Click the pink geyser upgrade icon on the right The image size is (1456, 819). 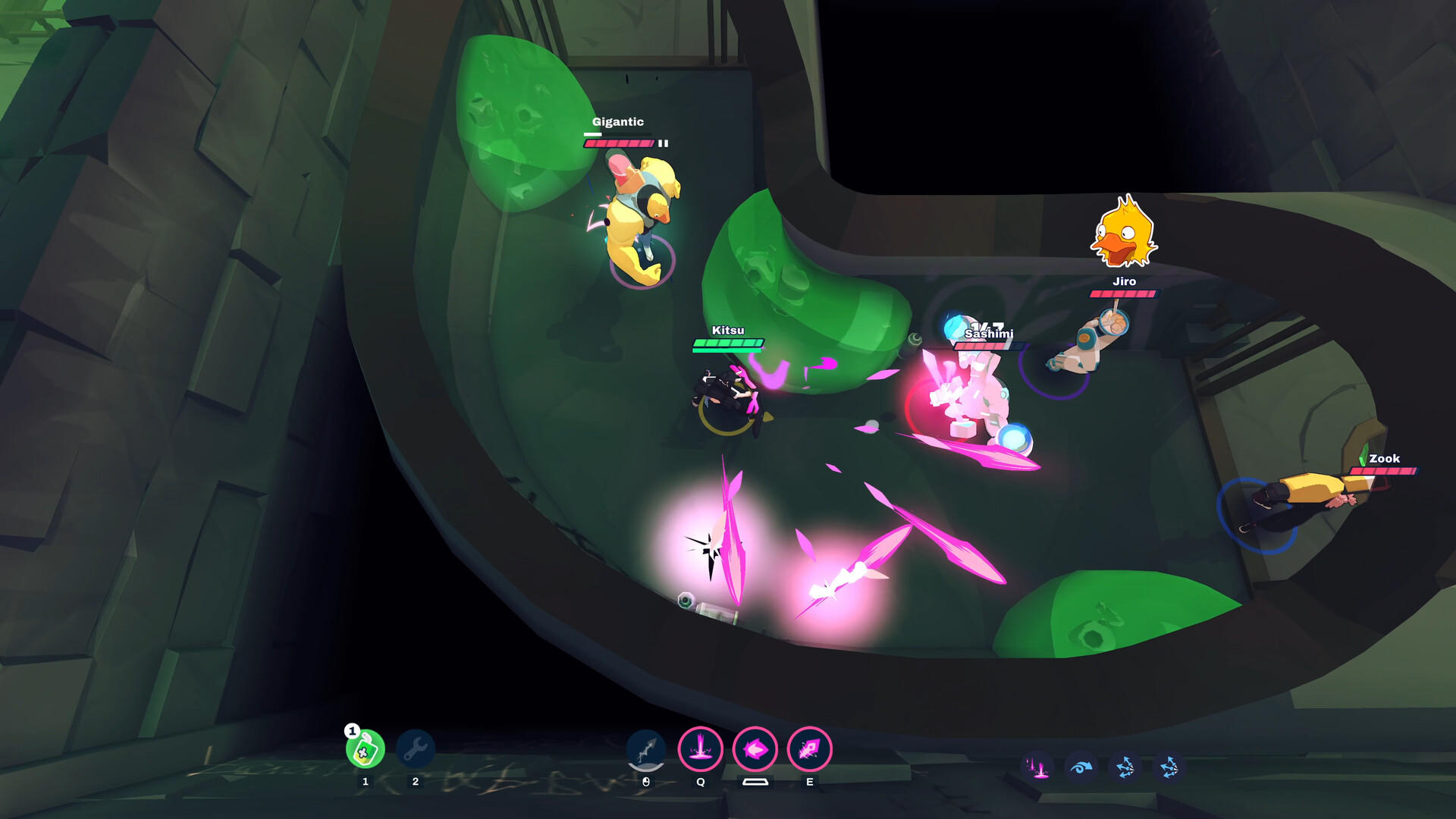pos(1040,767)
